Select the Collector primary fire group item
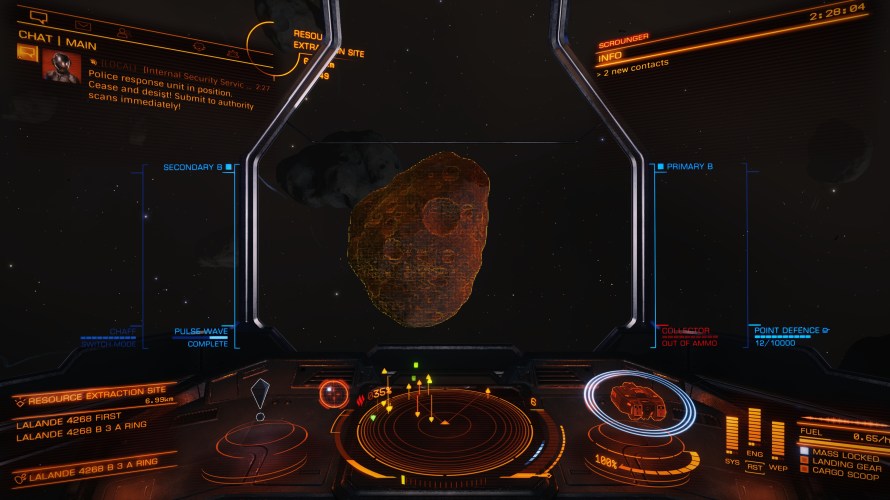The height and width of the screenshot is (500, 890). click(x=685, y=331)
